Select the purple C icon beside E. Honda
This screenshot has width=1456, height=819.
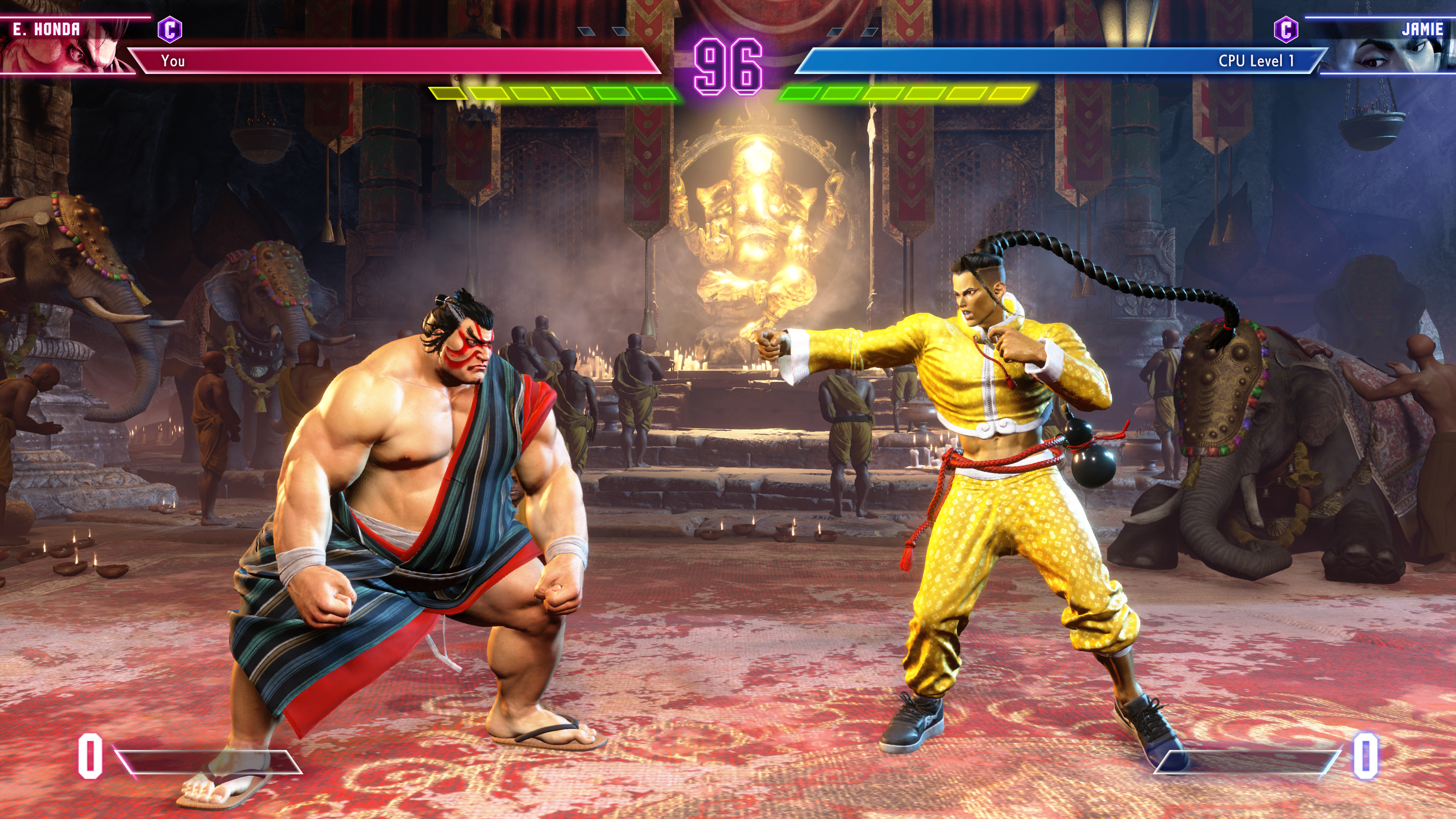(169, 30)
